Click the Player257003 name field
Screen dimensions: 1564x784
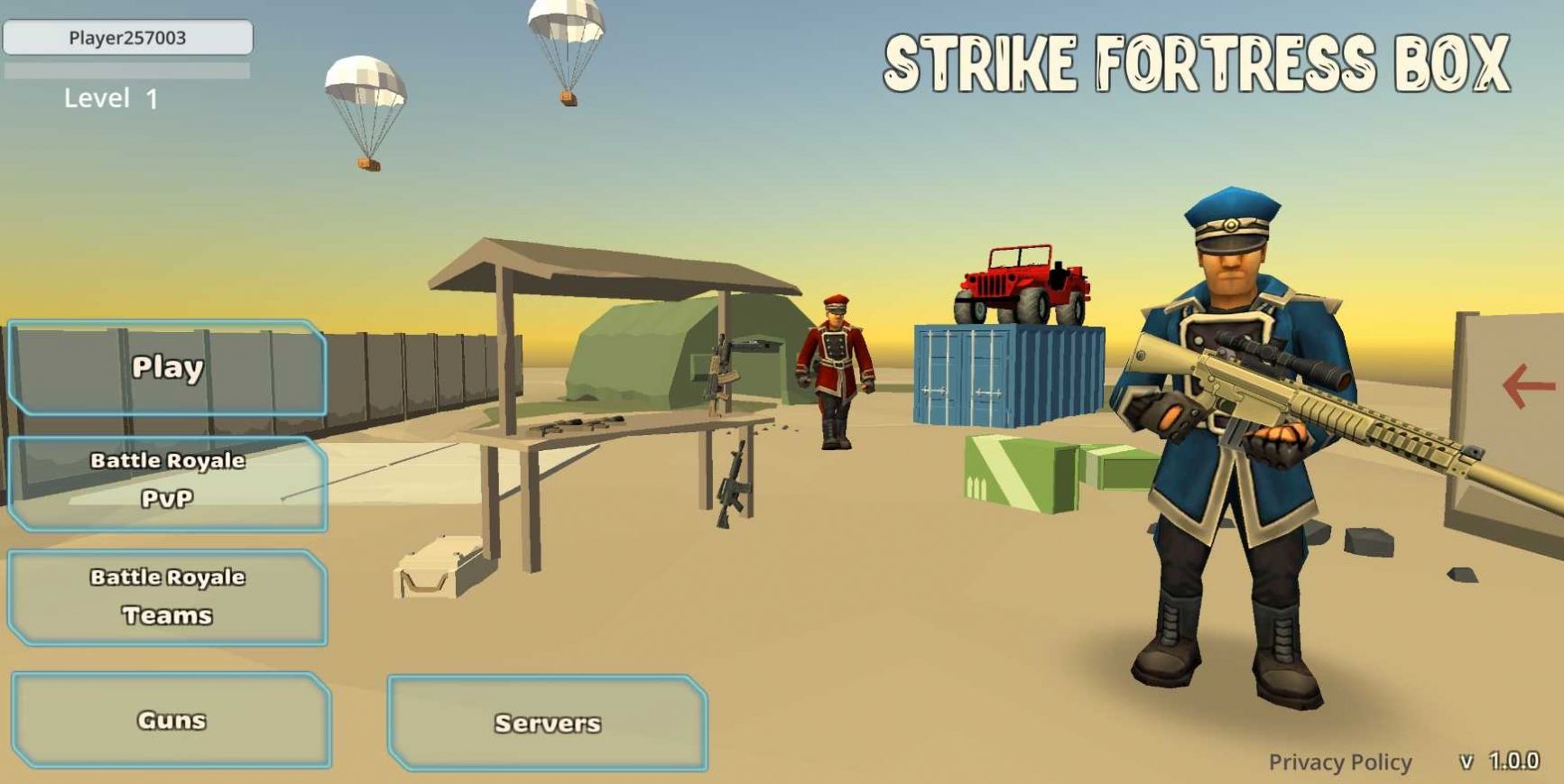tap(129, 39)
